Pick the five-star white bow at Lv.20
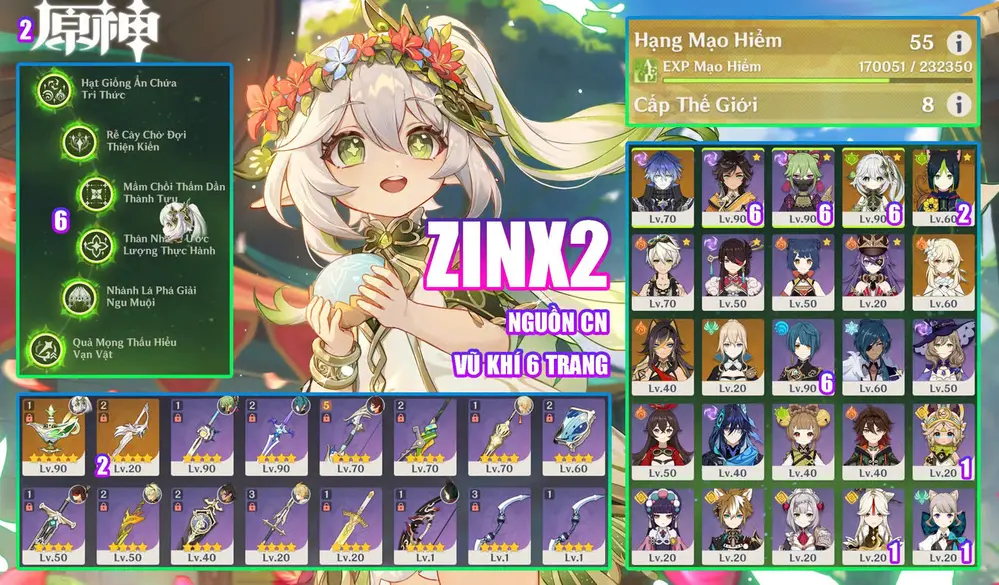The height and width of the screenshot is (585, 999). click(129, 437)
